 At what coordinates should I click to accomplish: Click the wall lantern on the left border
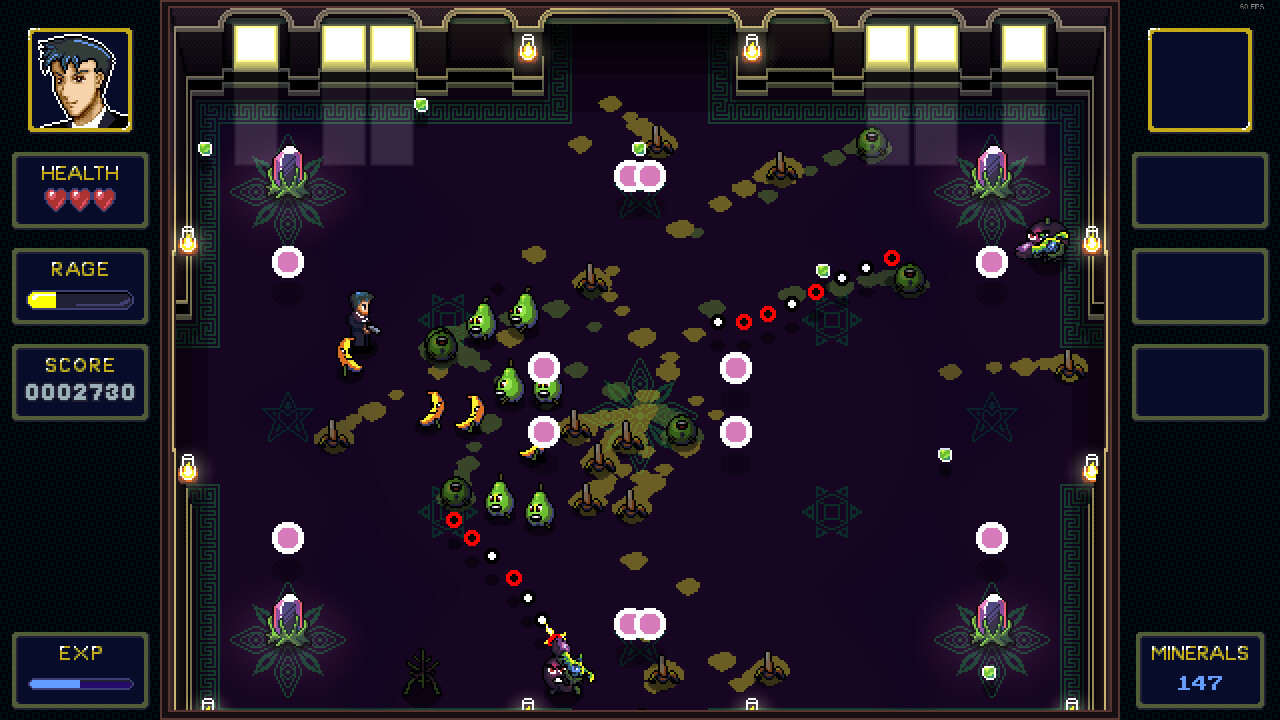point(186,241)
